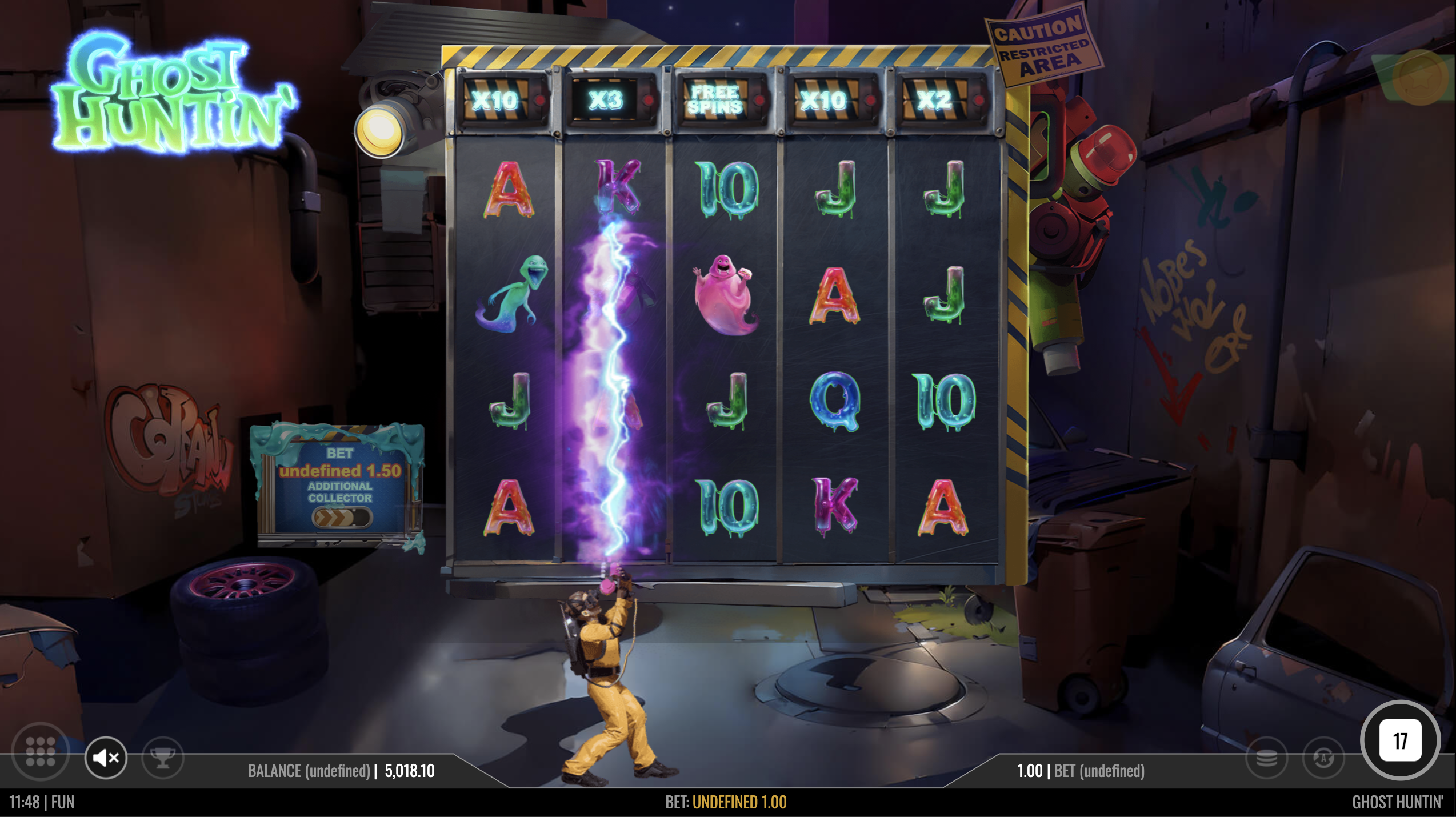Open the nine-dot game menu
This screenshot has width=1456, height=817.
(41, 751)
